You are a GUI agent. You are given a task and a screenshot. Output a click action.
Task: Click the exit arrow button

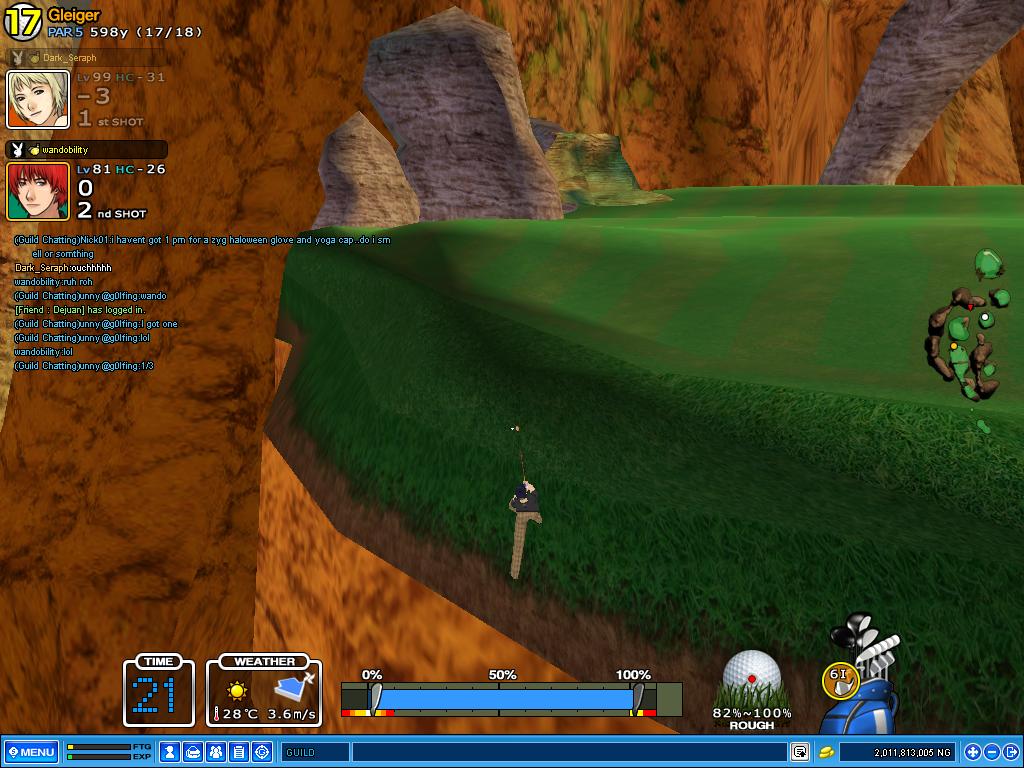1011,752
